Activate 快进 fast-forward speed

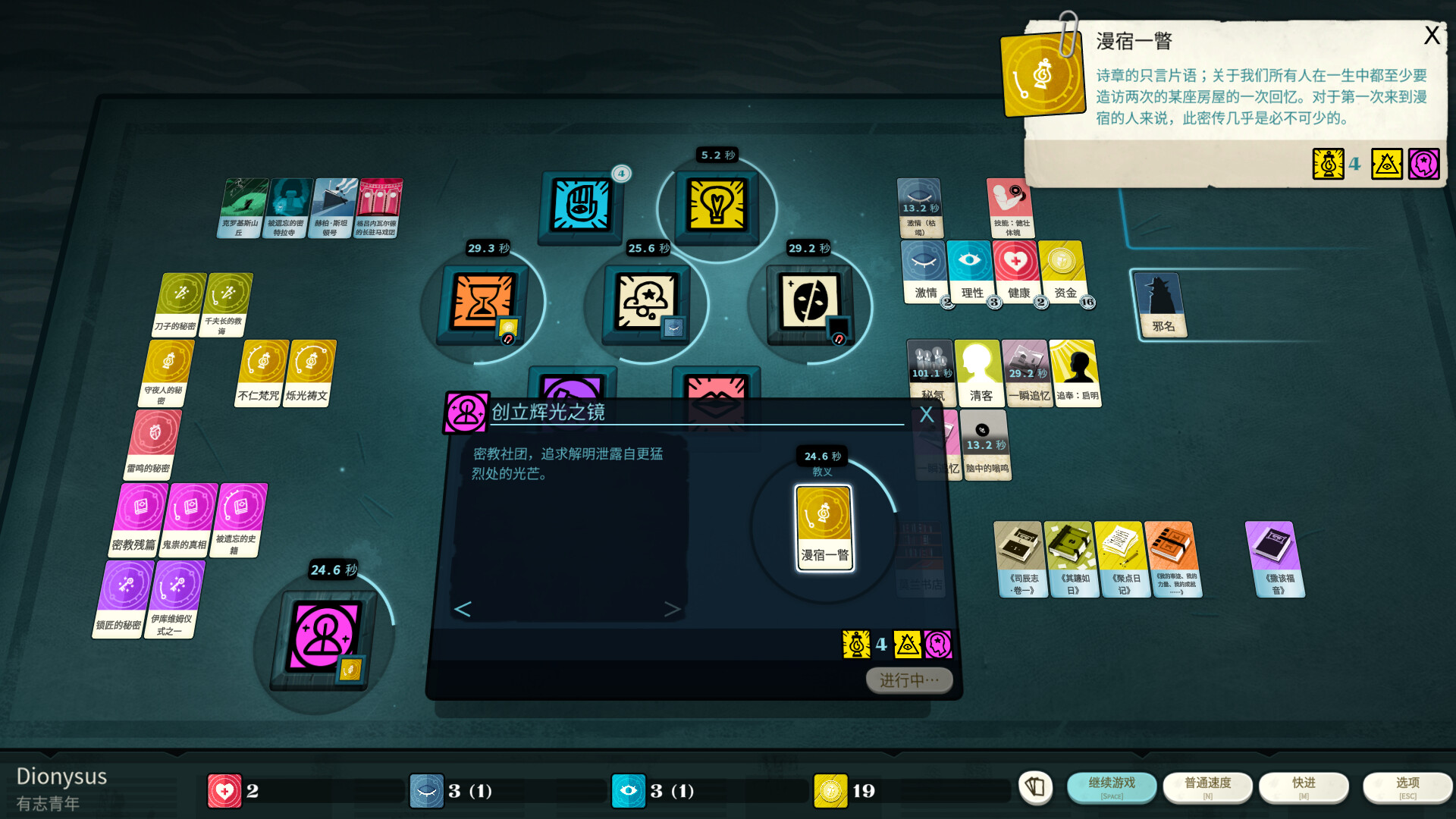coord(1304,786)
